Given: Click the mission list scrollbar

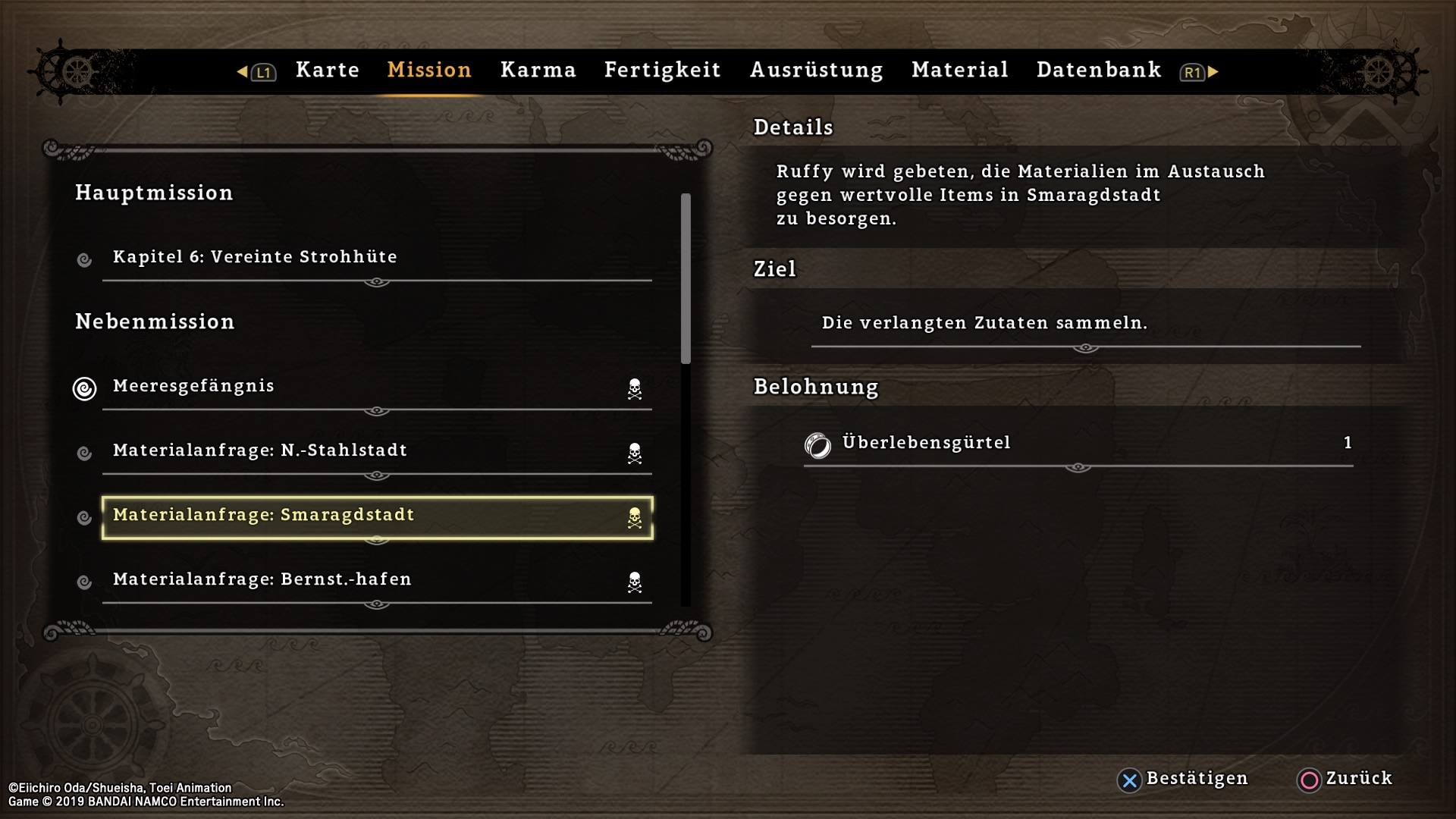Looking at the screenshot, I should click(x=686, y=279).
